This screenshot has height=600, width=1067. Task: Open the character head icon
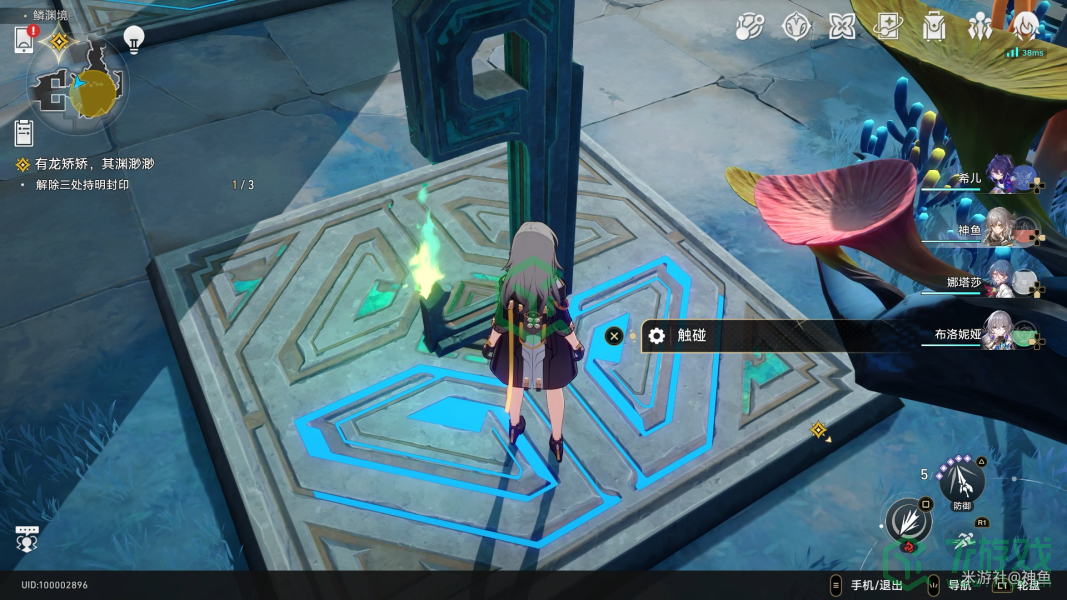click(x=1026, y=27)
